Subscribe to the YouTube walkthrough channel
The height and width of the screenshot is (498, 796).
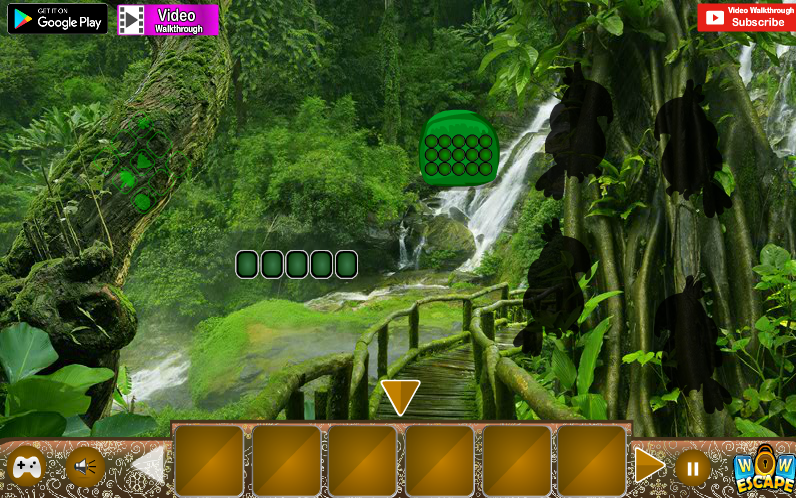click(746, 17)
